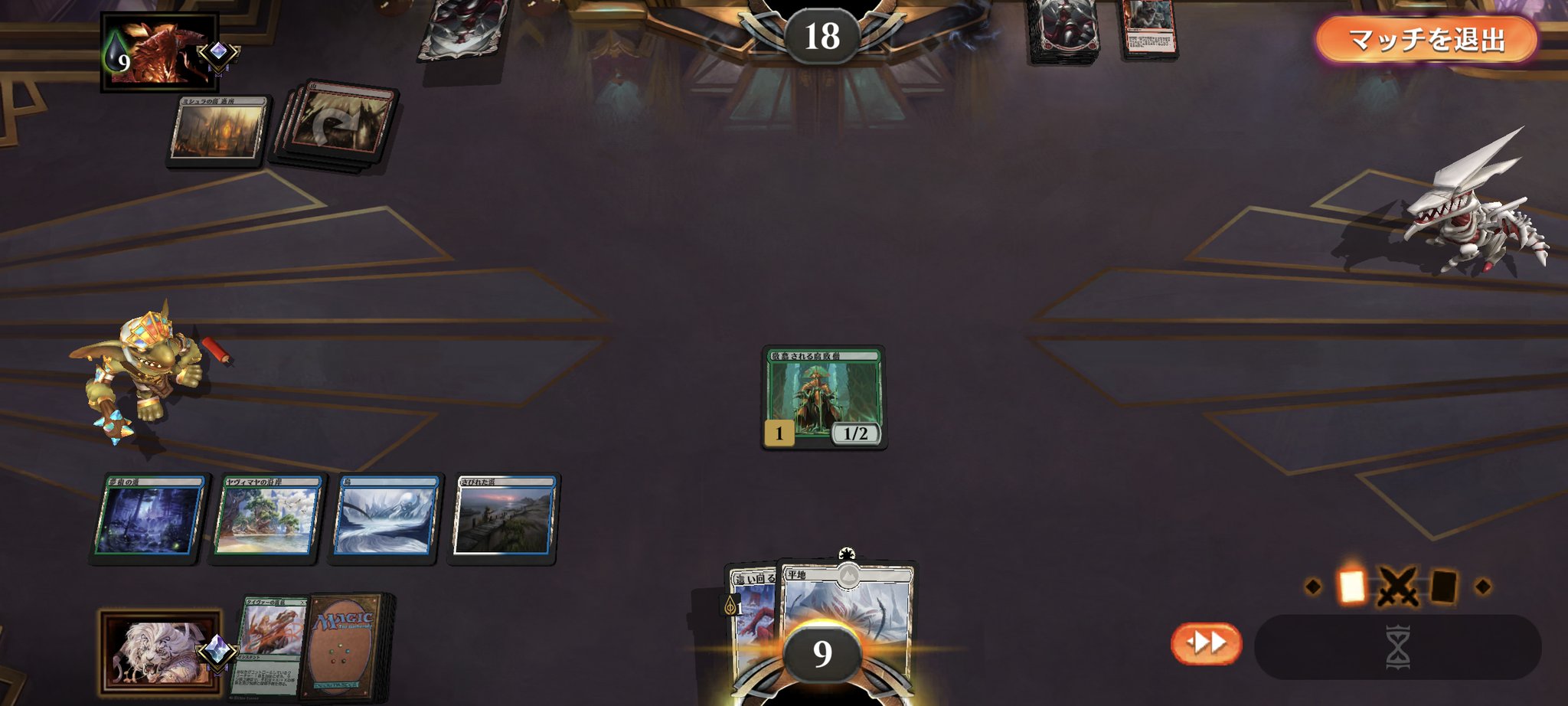Click the opponent's life total of 18
The width and height of the screenshot is (1568, 706).
point(825,34)
